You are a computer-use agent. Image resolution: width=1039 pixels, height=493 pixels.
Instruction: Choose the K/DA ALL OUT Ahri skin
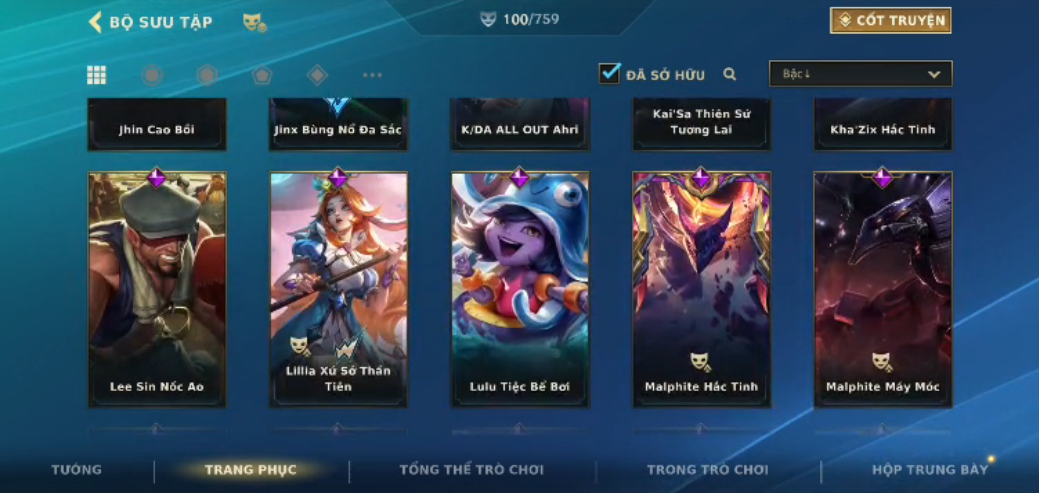tap(520, 125)
